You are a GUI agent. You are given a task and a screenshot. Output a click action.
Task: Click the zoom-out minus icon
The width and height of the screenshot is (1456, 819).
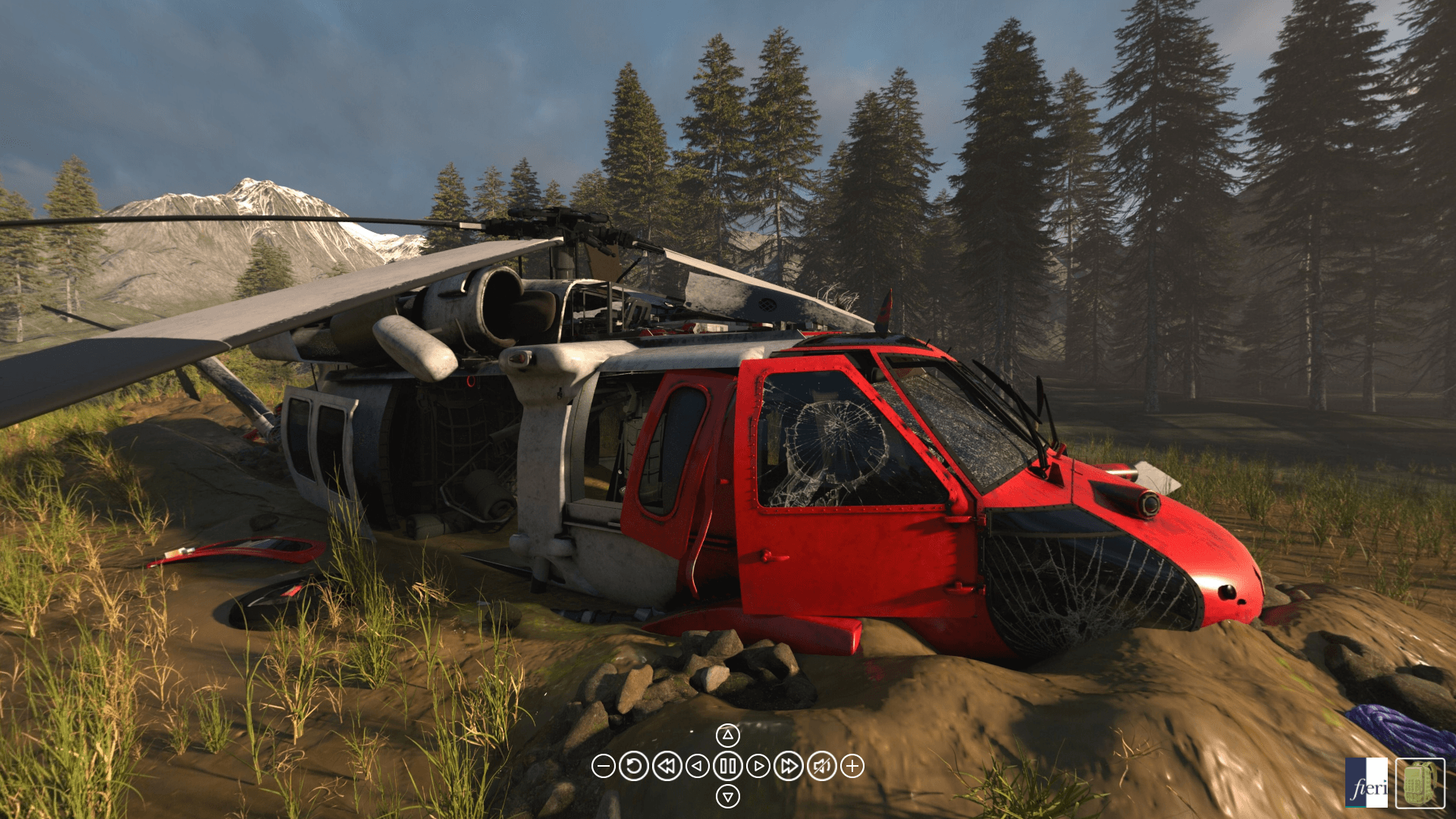604,767
